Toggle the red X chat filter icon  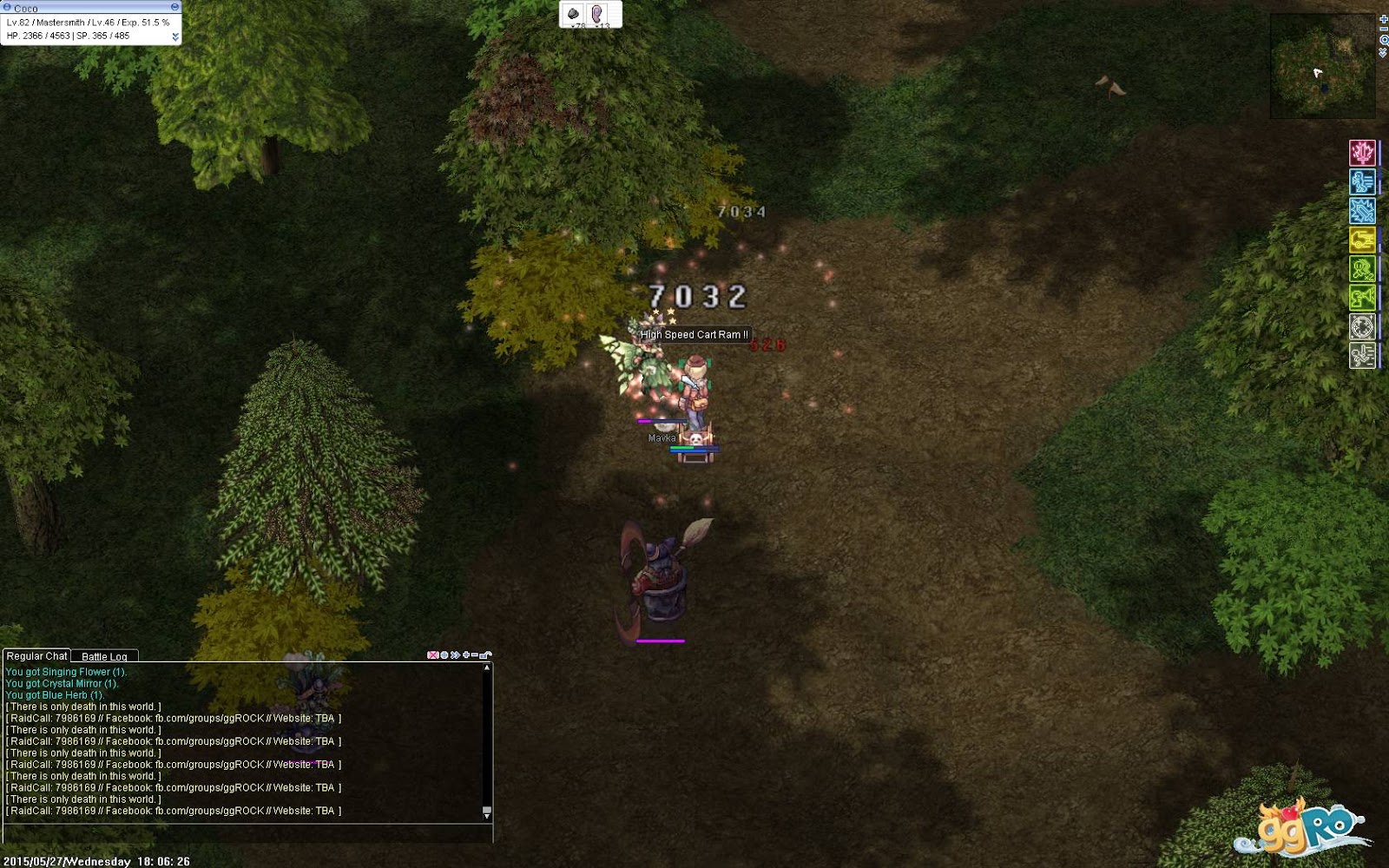pyautogui.click(x=433, y=654)
